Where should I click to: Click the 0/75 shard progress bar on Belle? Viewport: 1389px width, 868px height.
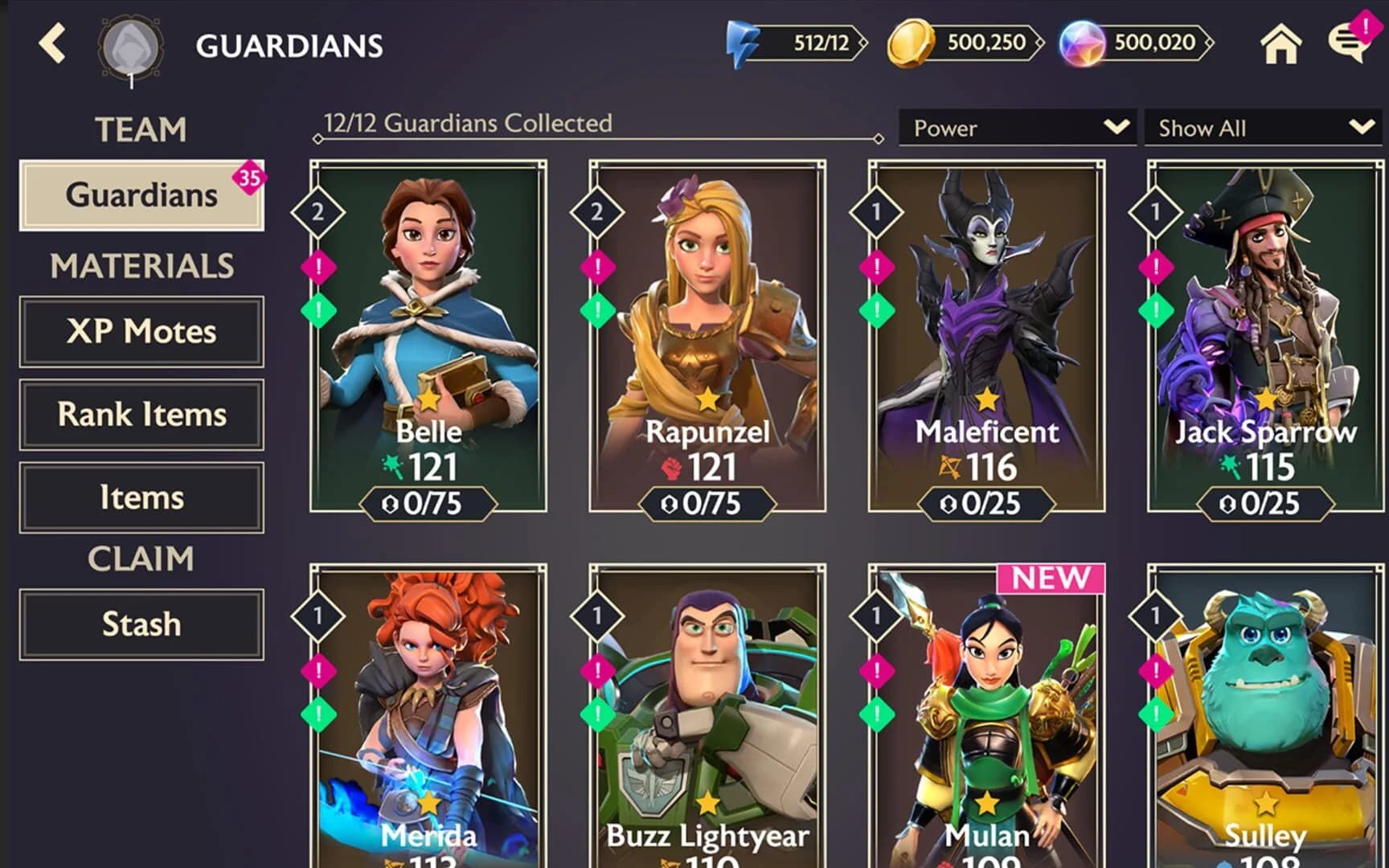click(x=427, y=504)
